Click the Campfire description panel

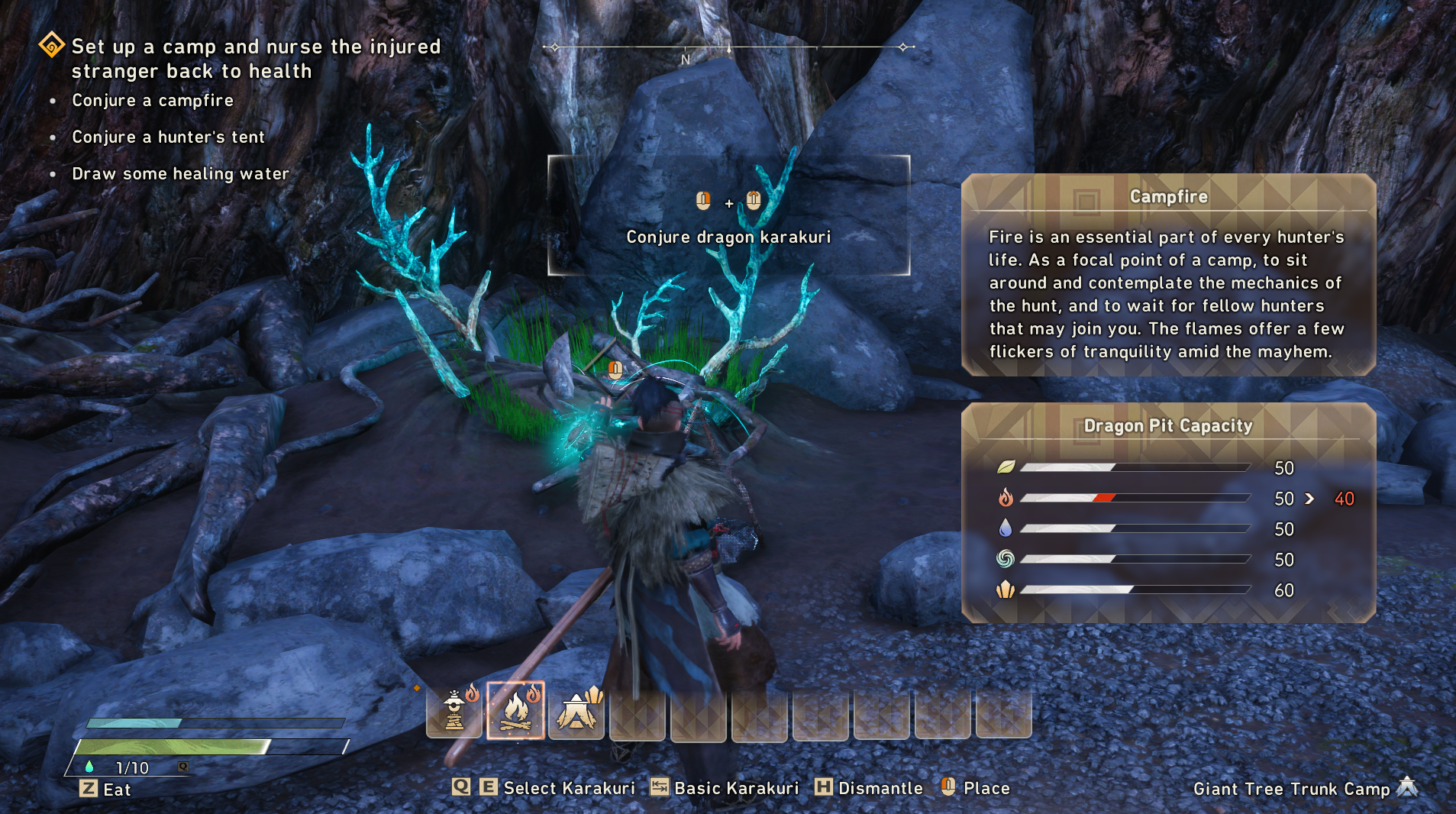coord(1167,275)
